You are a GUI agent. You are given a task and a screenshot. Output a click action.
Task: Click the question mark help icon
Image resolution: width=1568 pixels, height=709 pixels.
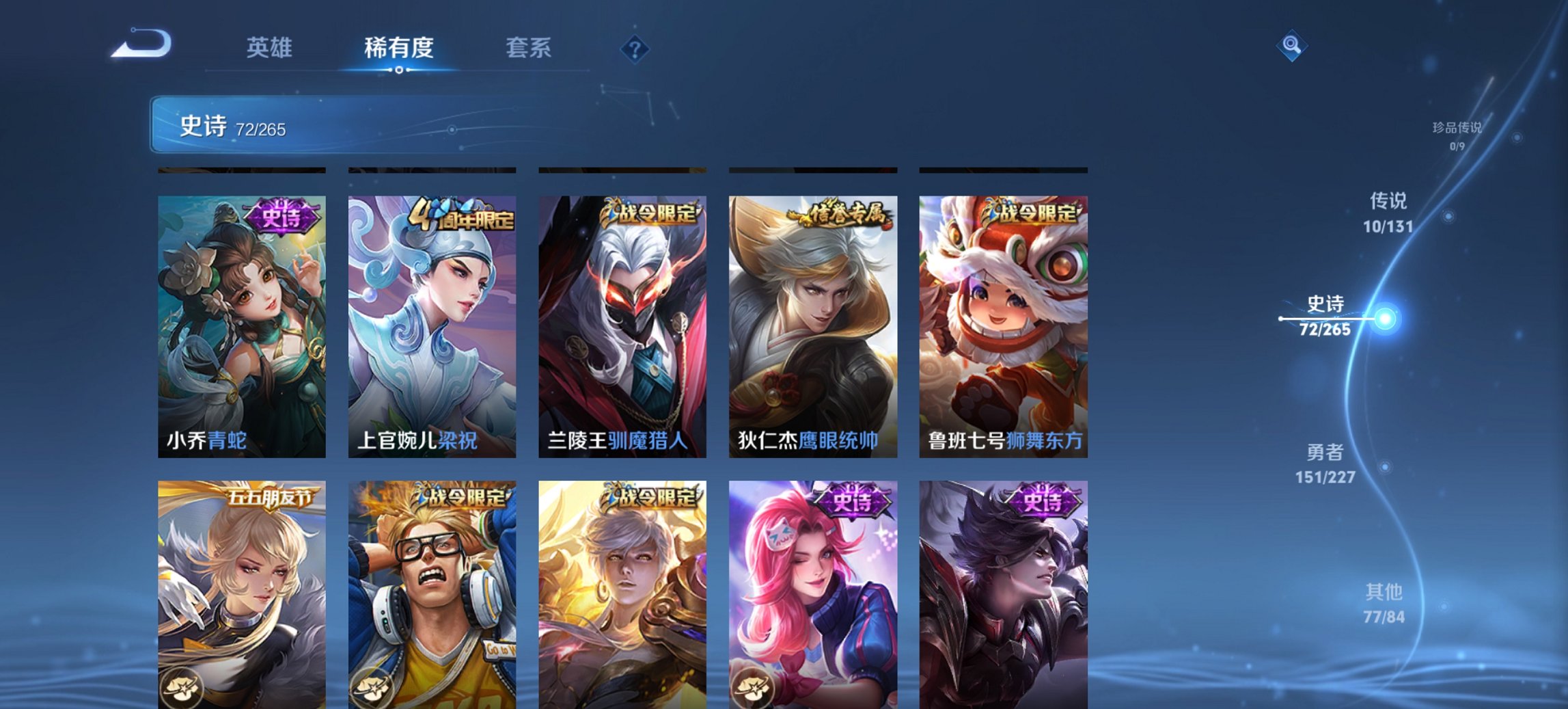(635, 48)
